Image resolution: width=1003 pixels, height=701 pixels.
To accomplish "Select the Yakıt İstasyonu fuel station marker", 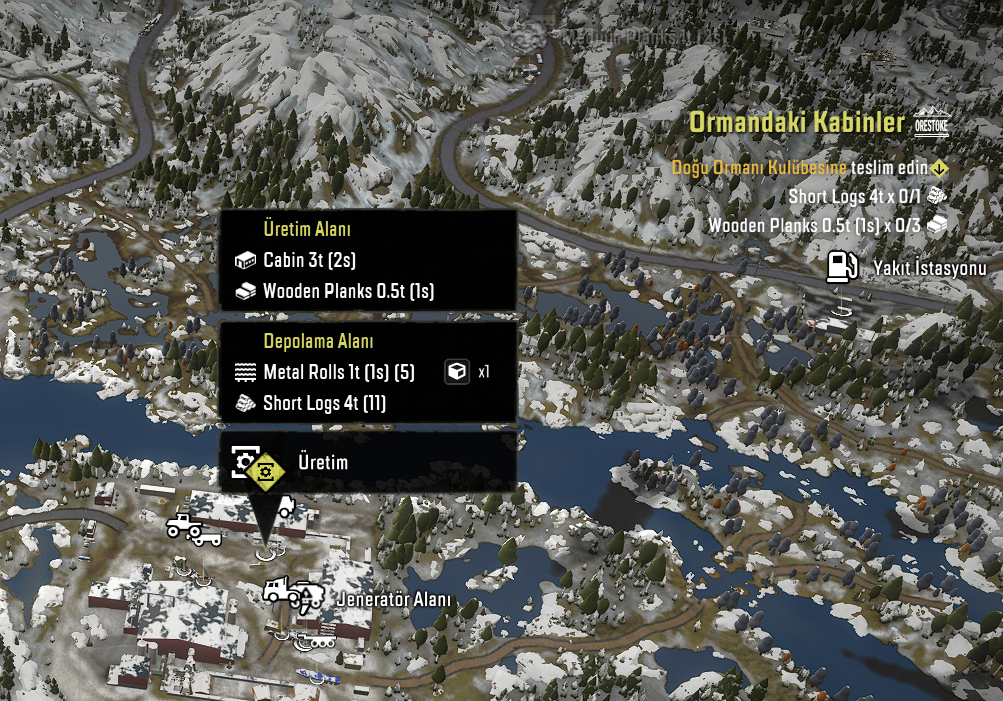I will [x=843, y=267].
